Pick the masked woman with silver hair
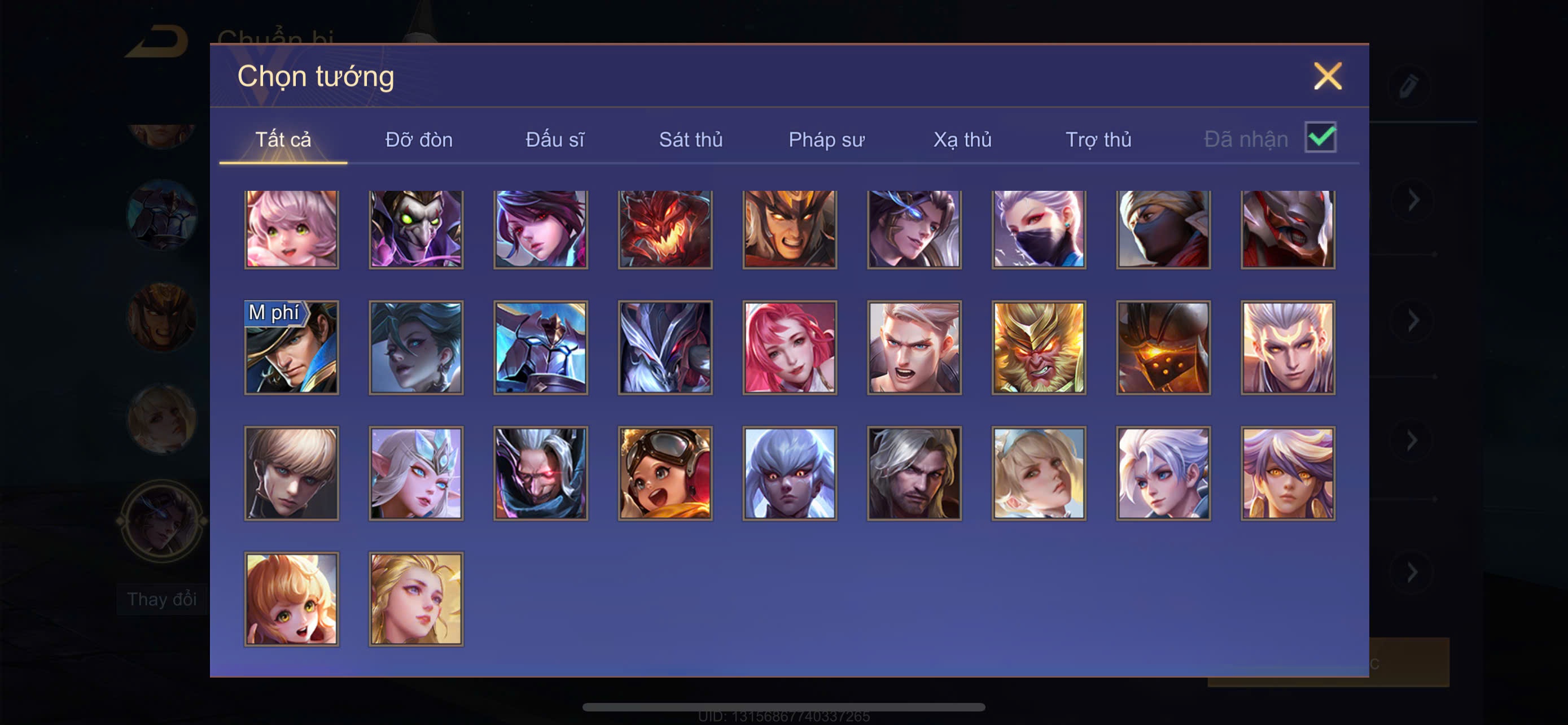1568x725 pixels. [1039, 229]
